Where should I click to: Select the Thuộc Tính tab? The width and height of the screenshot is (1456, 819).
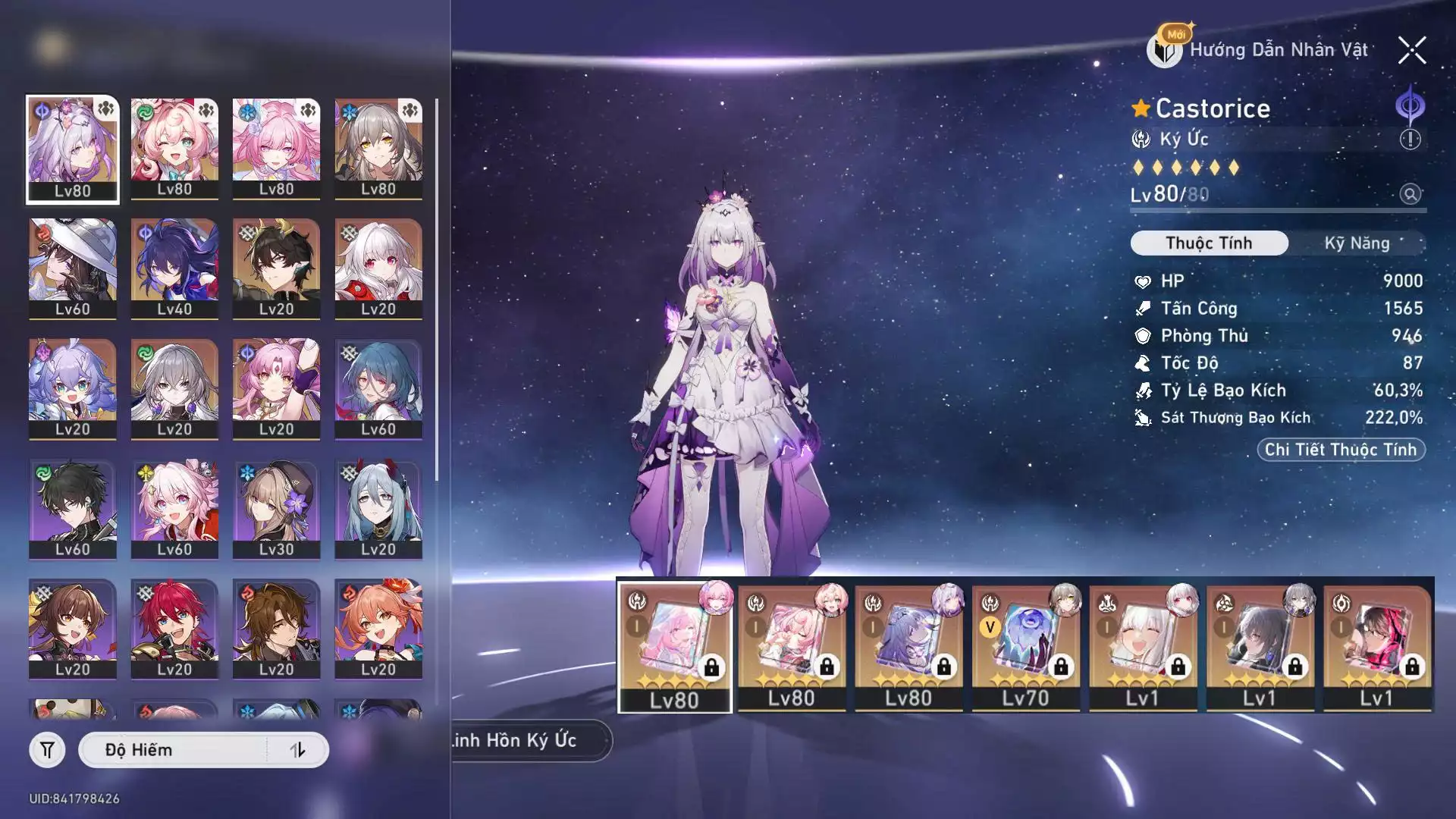click(1209, 243)
